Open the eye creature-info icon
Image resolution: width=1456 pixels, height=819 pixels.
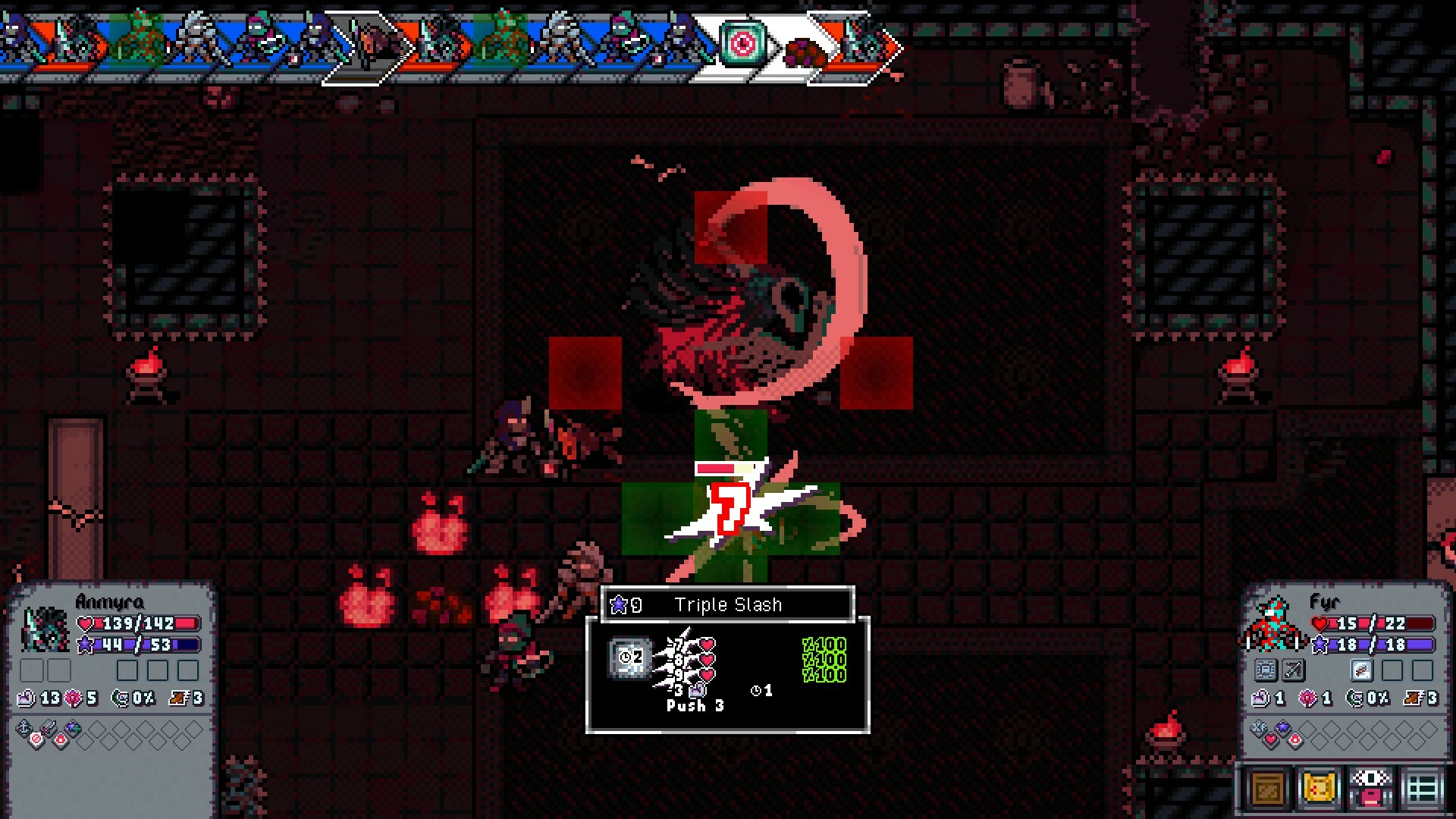click(1370, 787)
